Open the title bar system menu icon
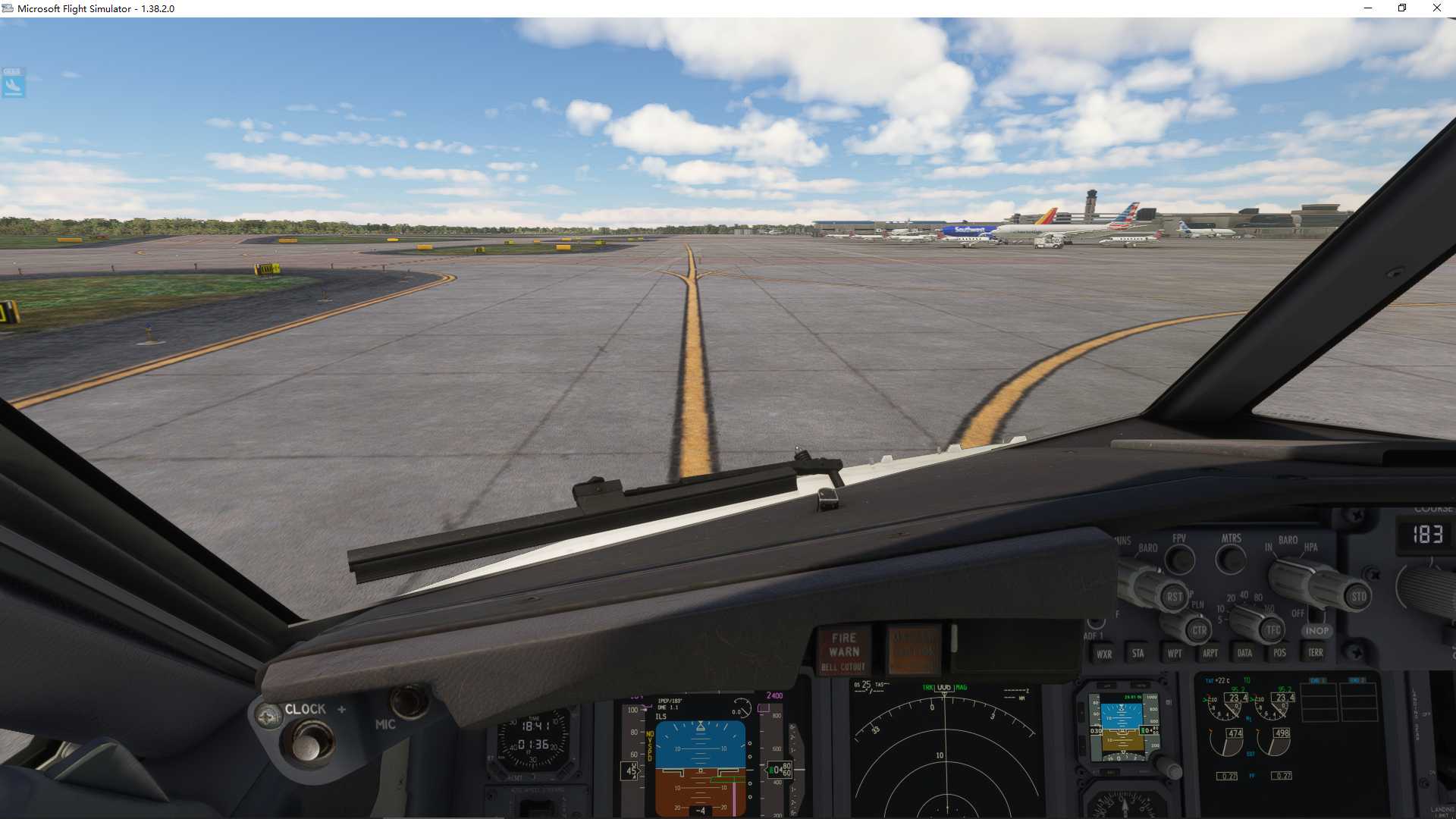The image size is (1456, 819). click(x=8, y=8)
